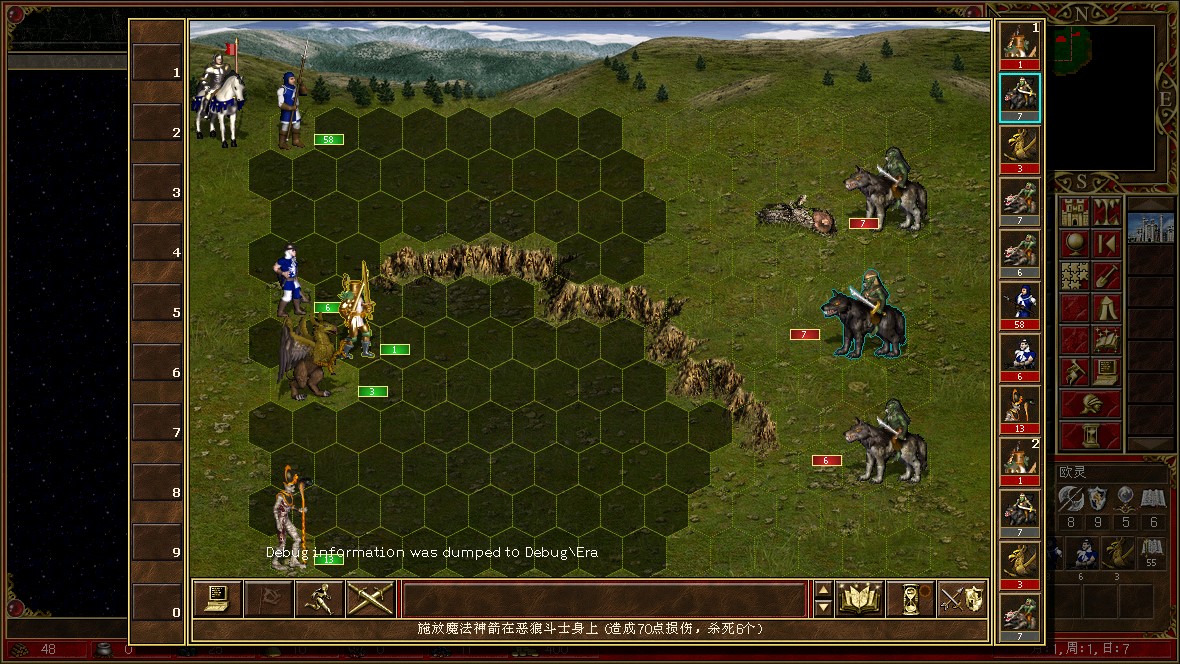Screen dimensions: 1180x664
Task: Open the combat options menu
Action: 216,598
